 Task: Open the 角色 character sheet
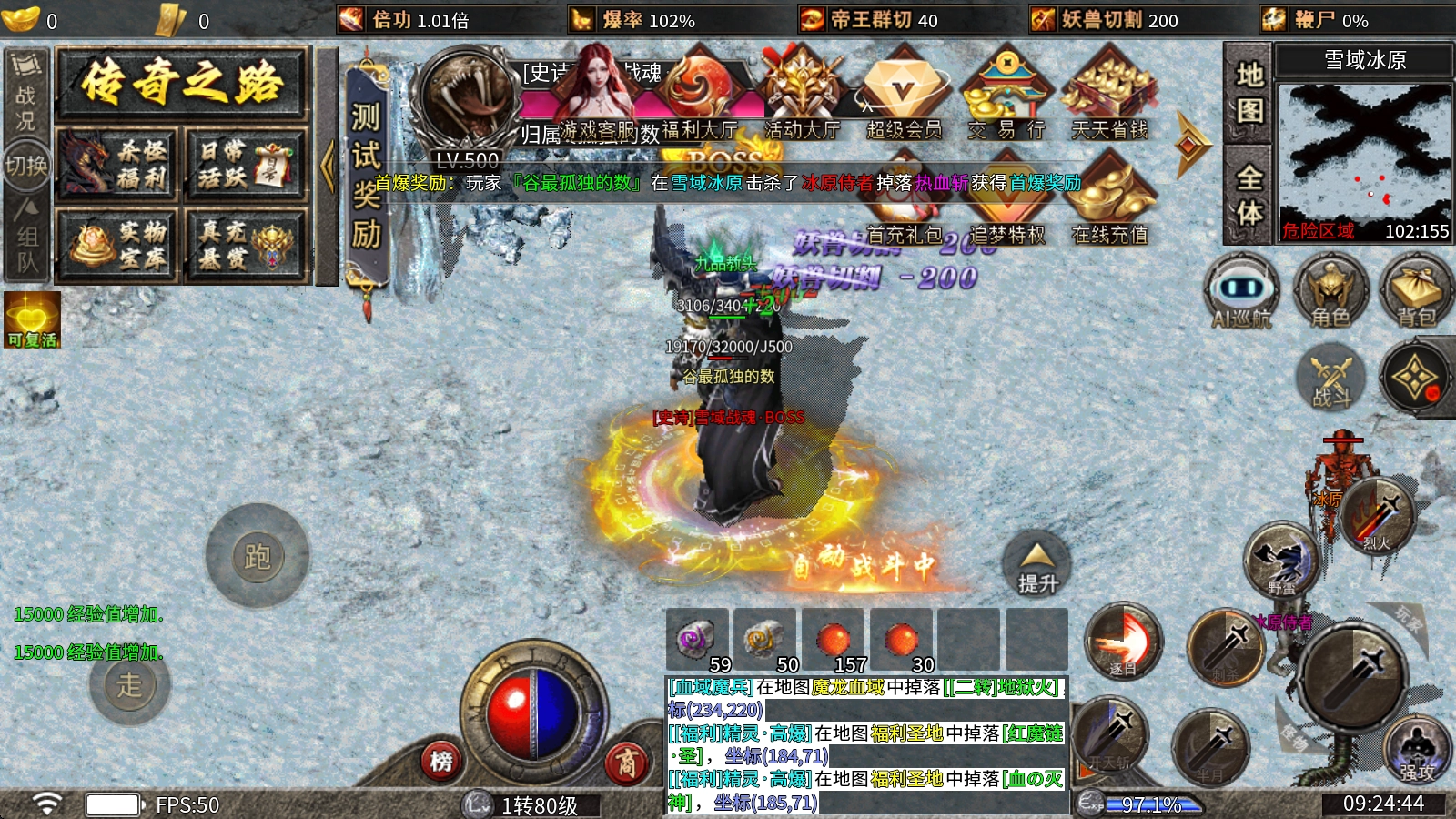(1330, 291)
